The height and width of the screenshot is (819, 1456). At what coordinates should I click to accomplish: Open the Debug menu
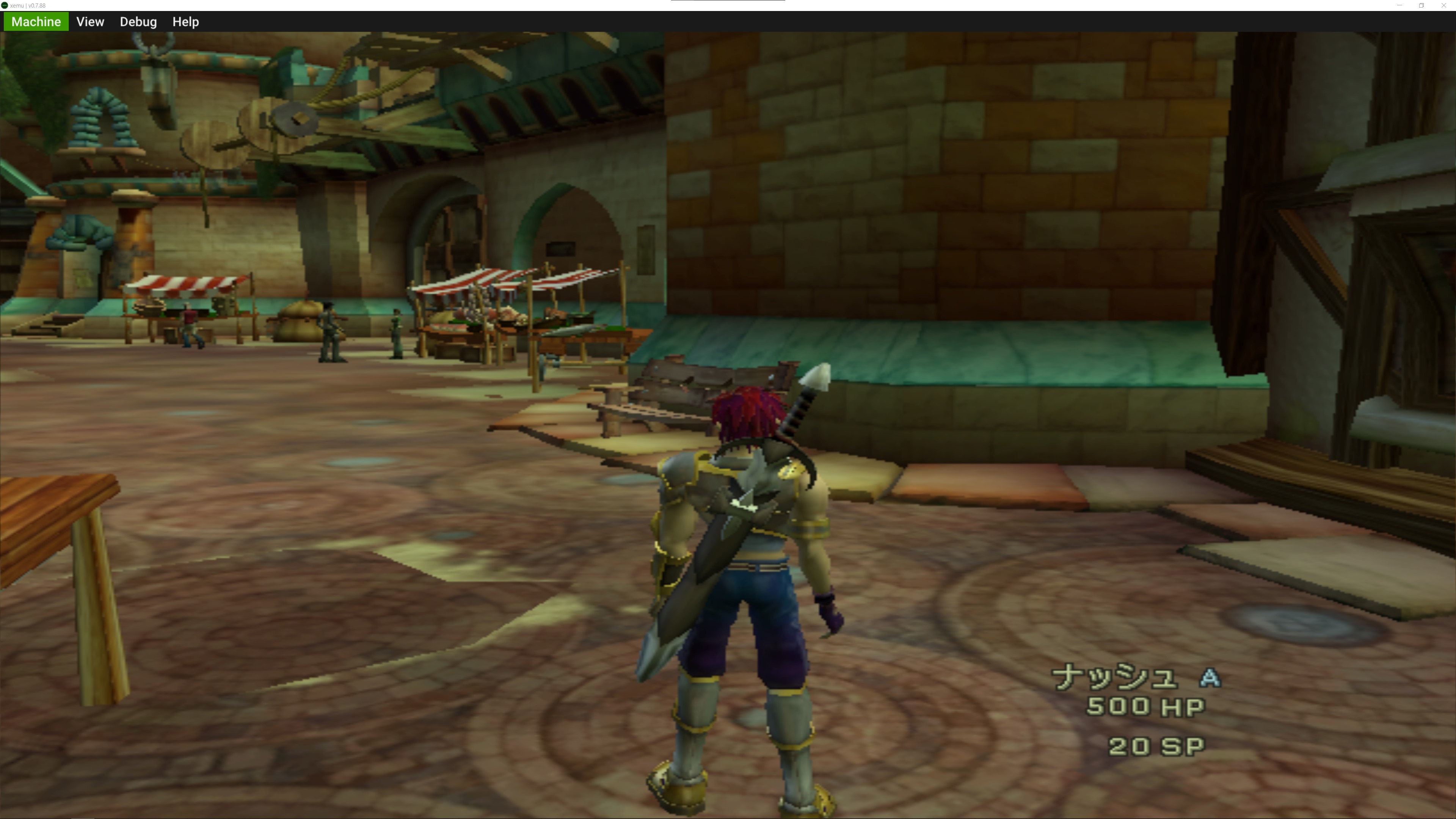click(137, 22)
